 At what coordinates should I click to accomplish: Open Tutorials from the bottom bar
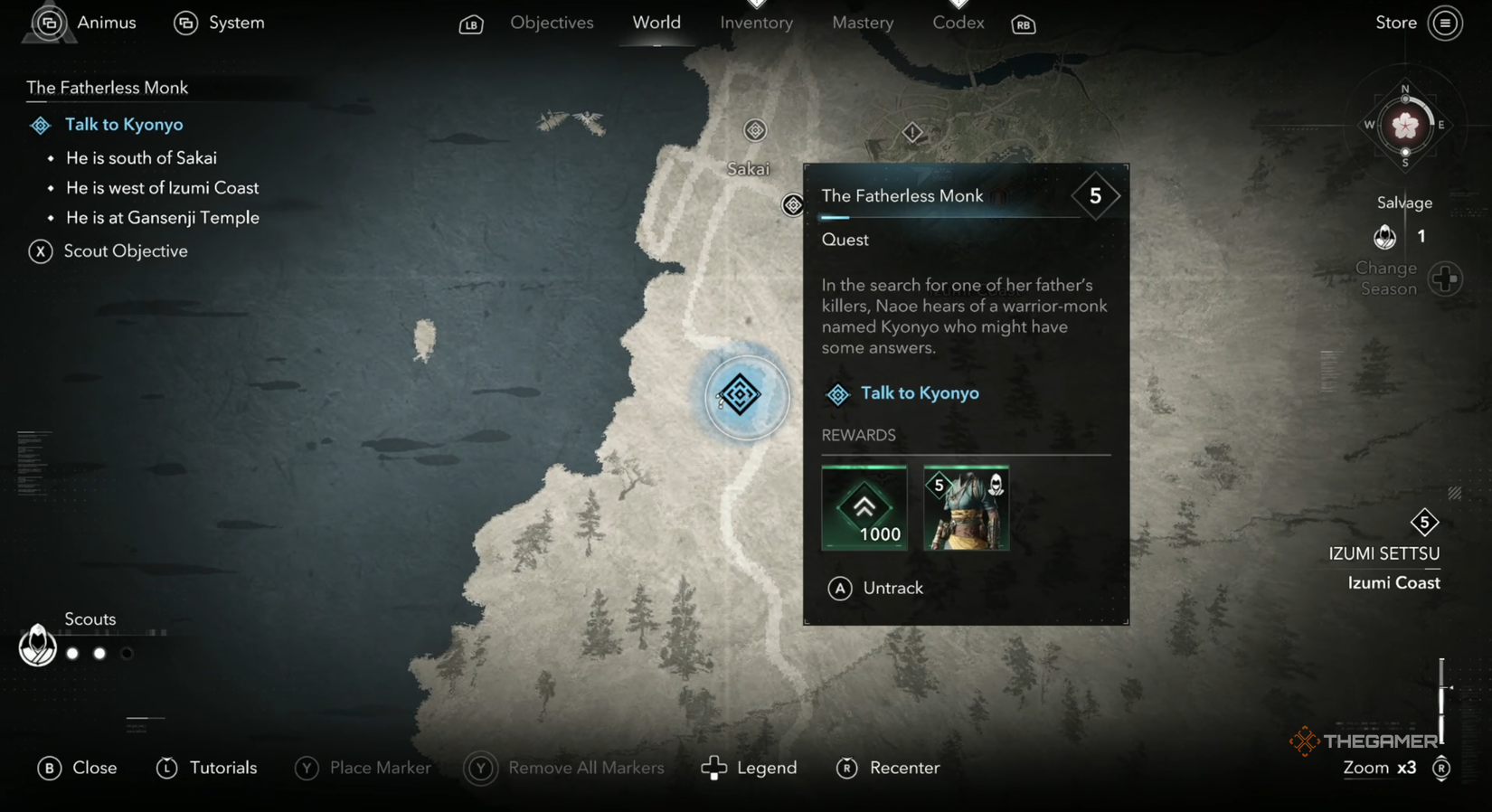click(x=206, y=768)
